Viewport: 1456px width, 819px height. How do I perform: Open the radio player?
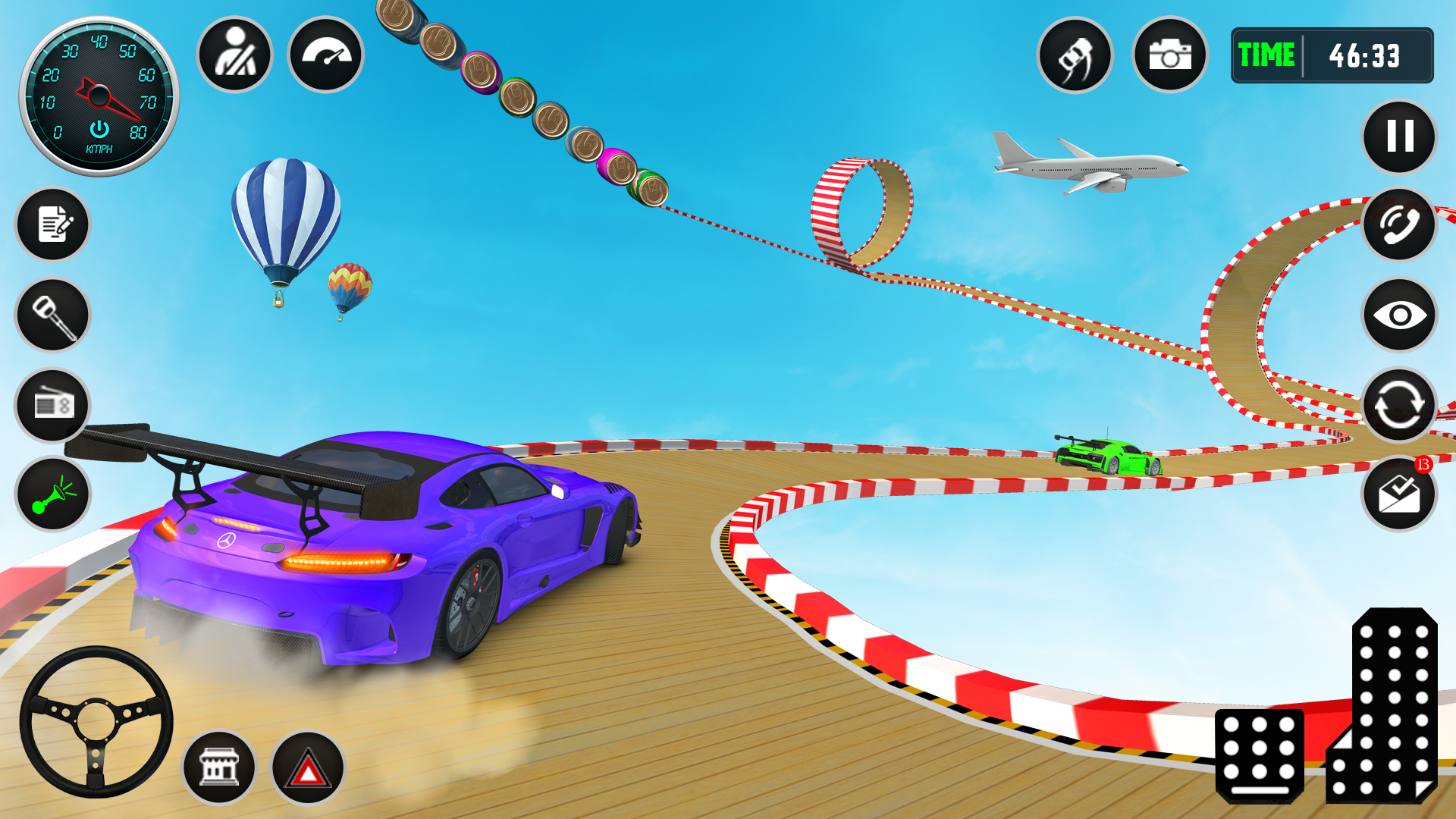click(x=52, y=406)
